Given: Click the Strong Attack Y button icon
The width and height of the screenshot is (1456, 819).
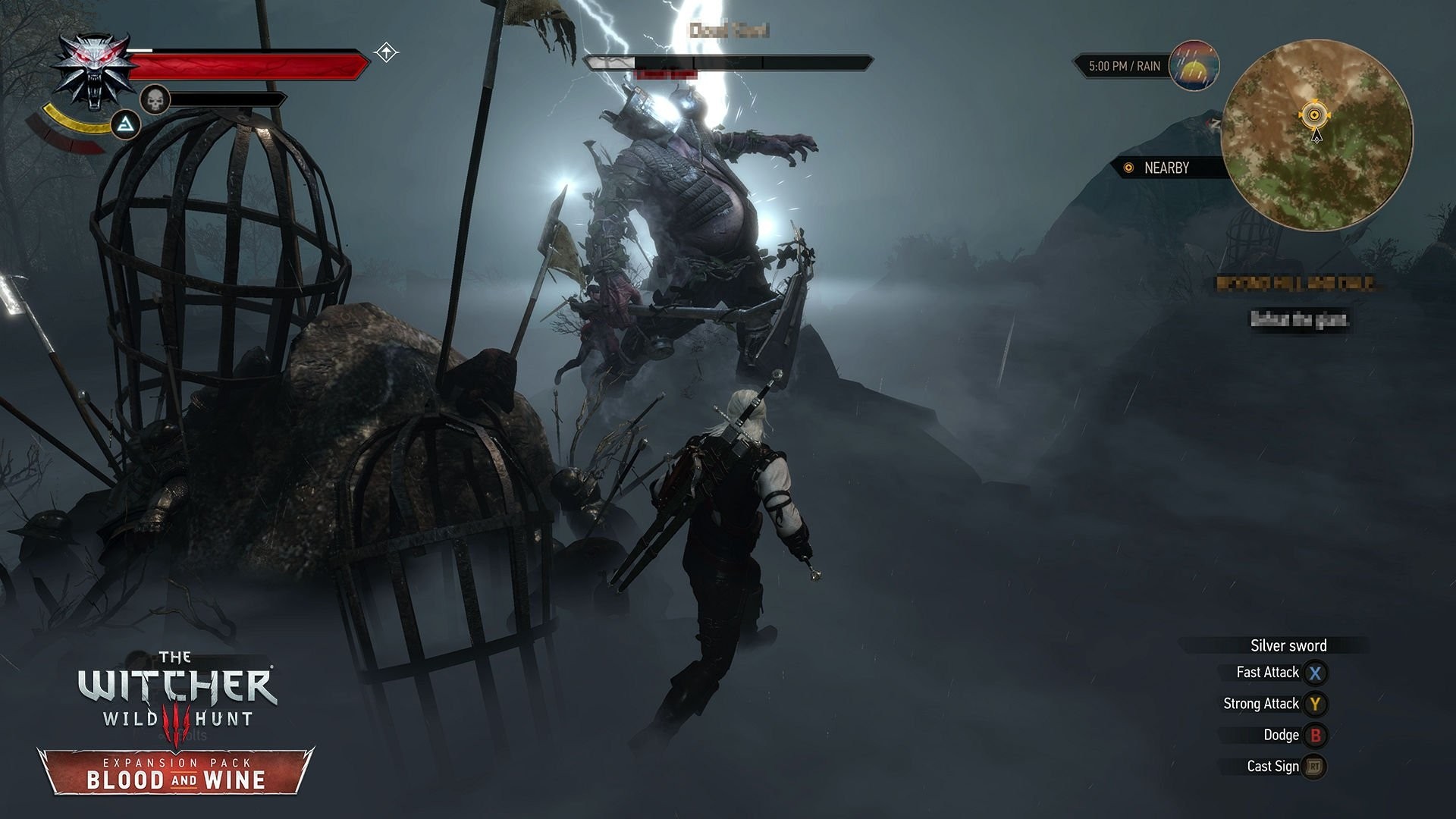Looking at the screenshot, I should [x=1316, y=703].
